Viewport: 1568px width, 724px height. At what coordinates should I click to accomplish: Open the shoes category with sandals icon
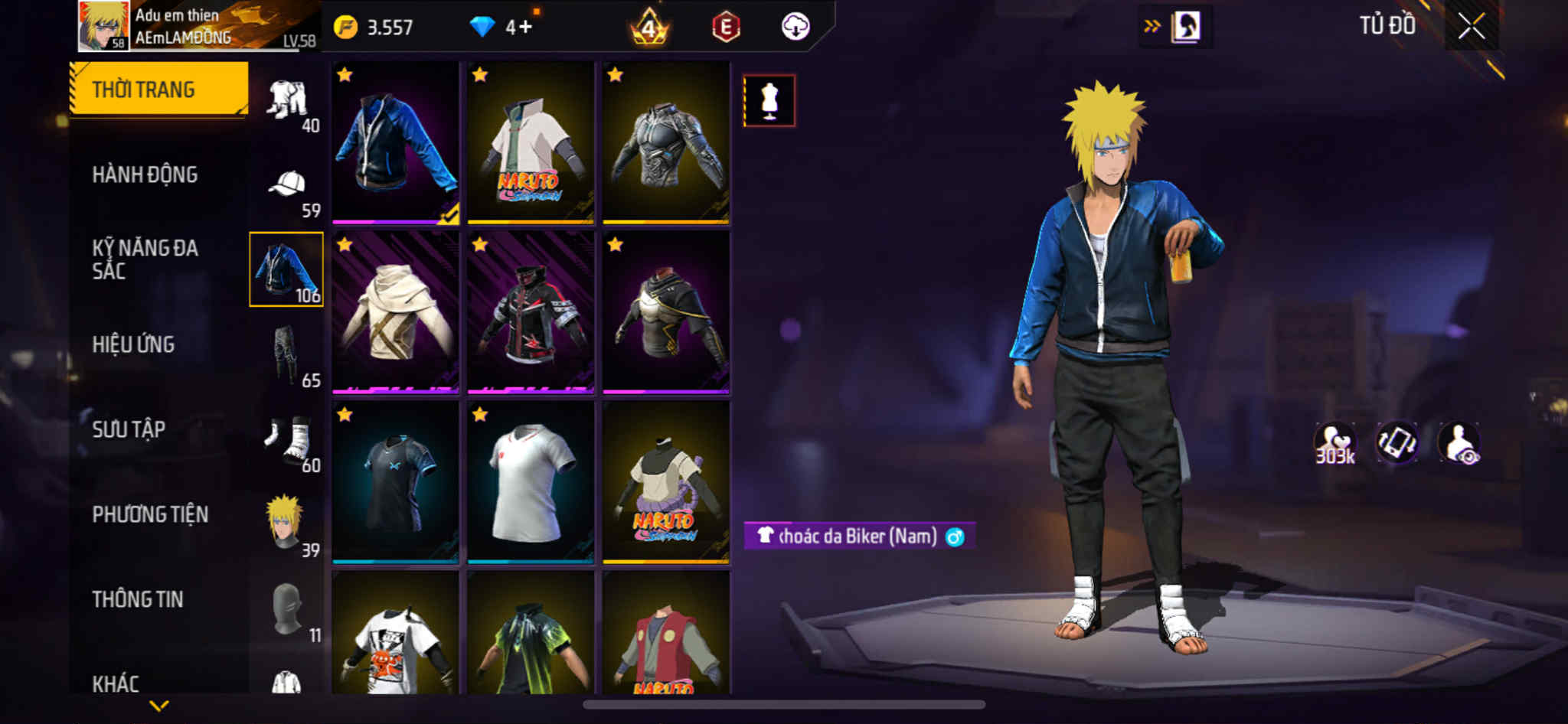click(x=288, y=440)
